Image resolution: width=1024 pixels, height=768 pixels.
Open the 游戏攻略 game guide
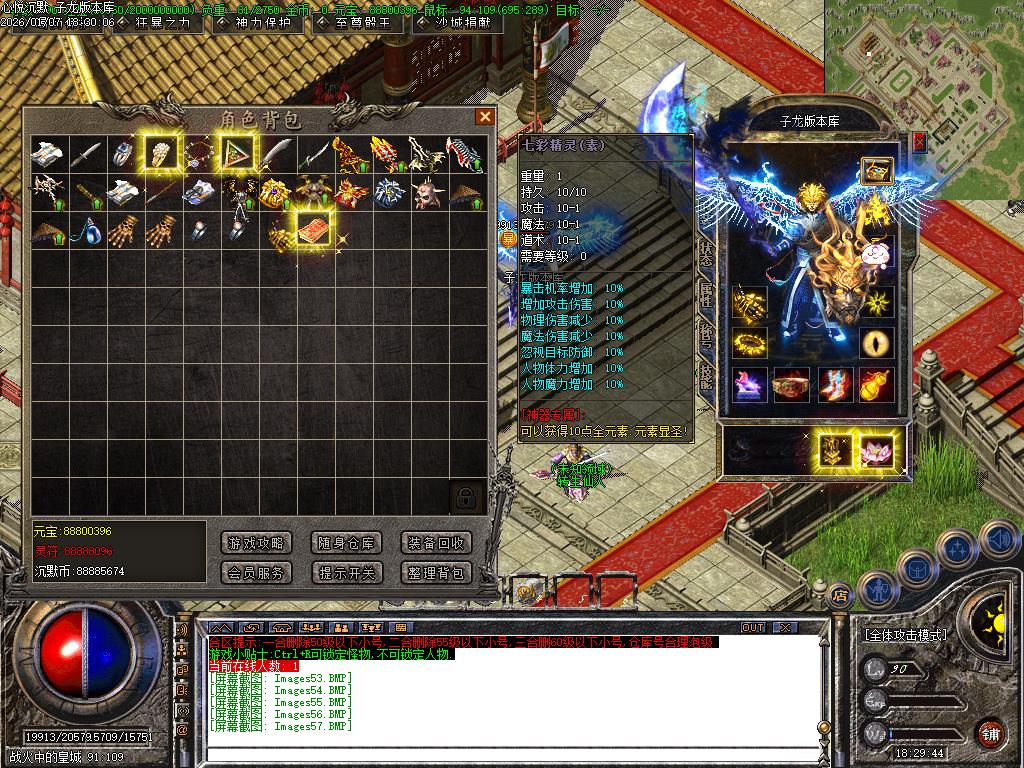tap(256, 543)
